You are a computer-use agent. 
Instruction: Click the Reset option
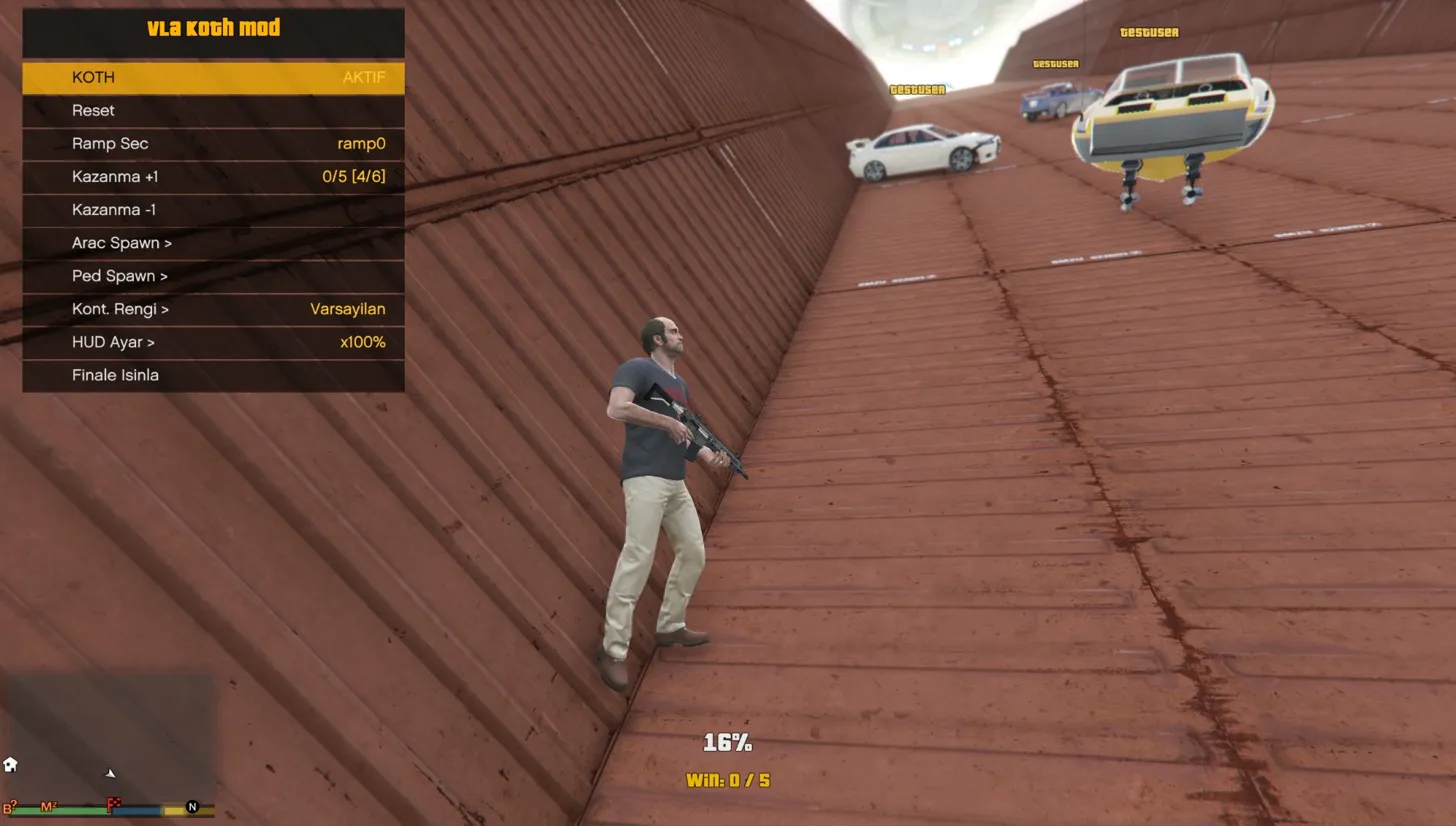tap(212, 110)
